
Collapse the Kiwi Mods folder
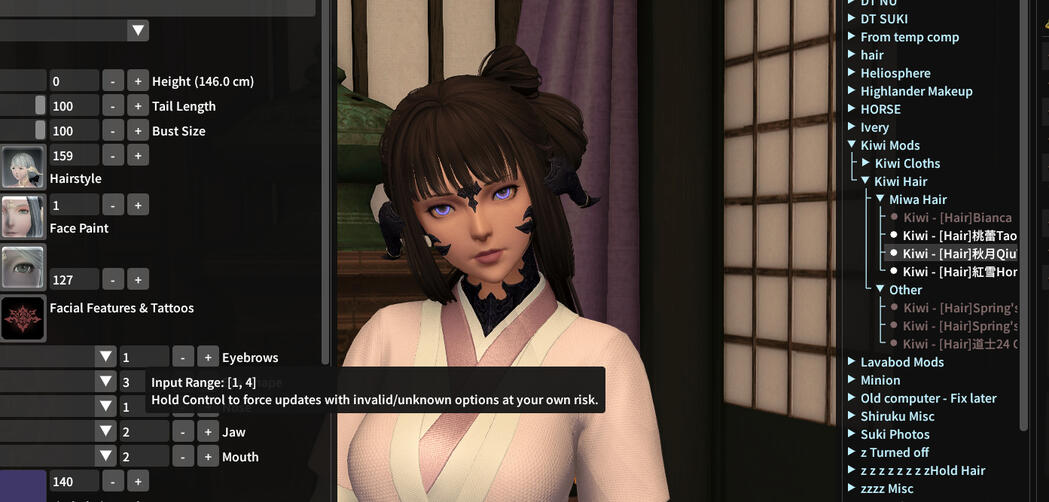coord(852,145)
